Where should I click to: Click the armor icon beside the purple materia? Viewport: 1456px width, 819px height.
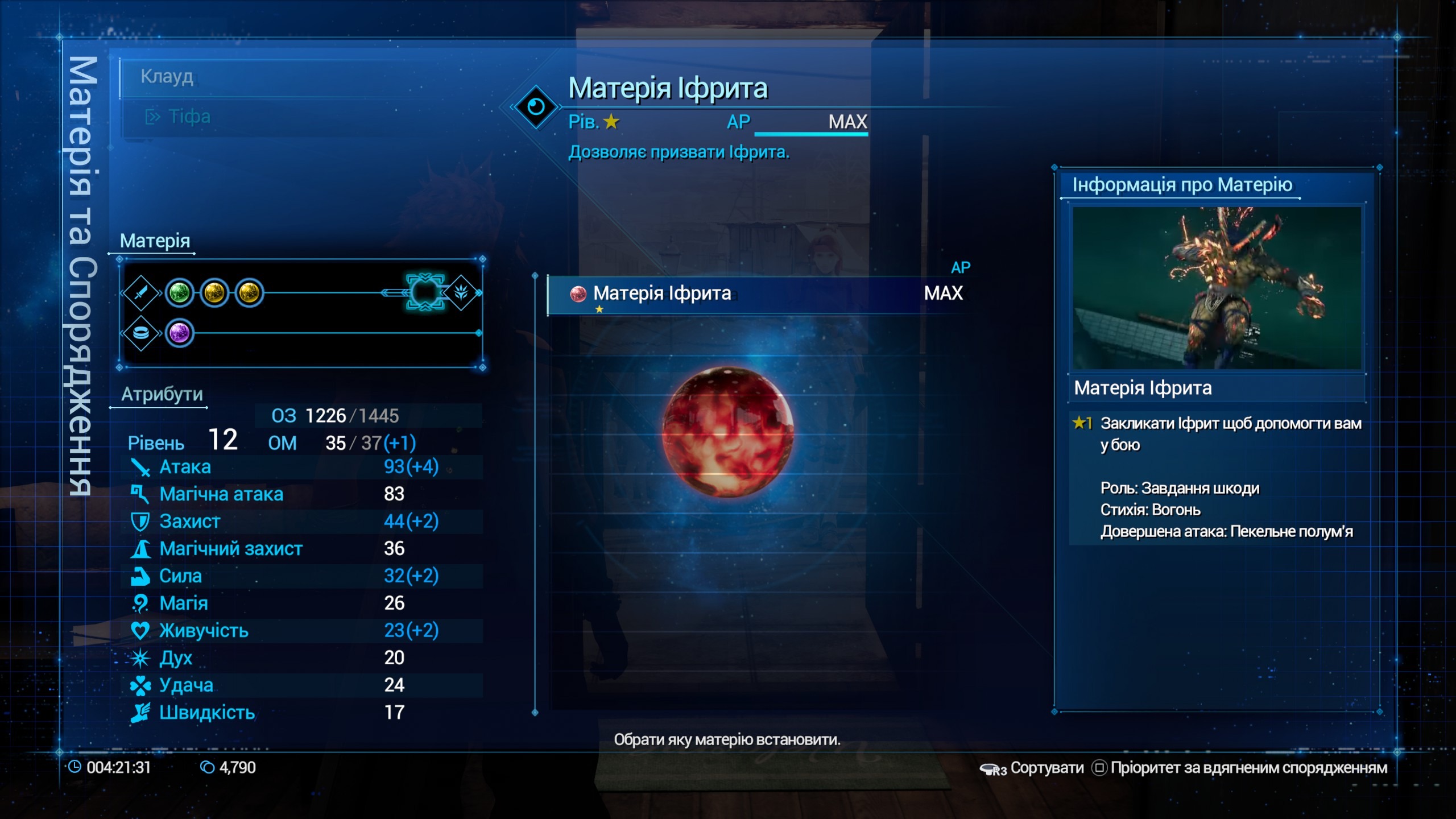[x=141, y=333]
